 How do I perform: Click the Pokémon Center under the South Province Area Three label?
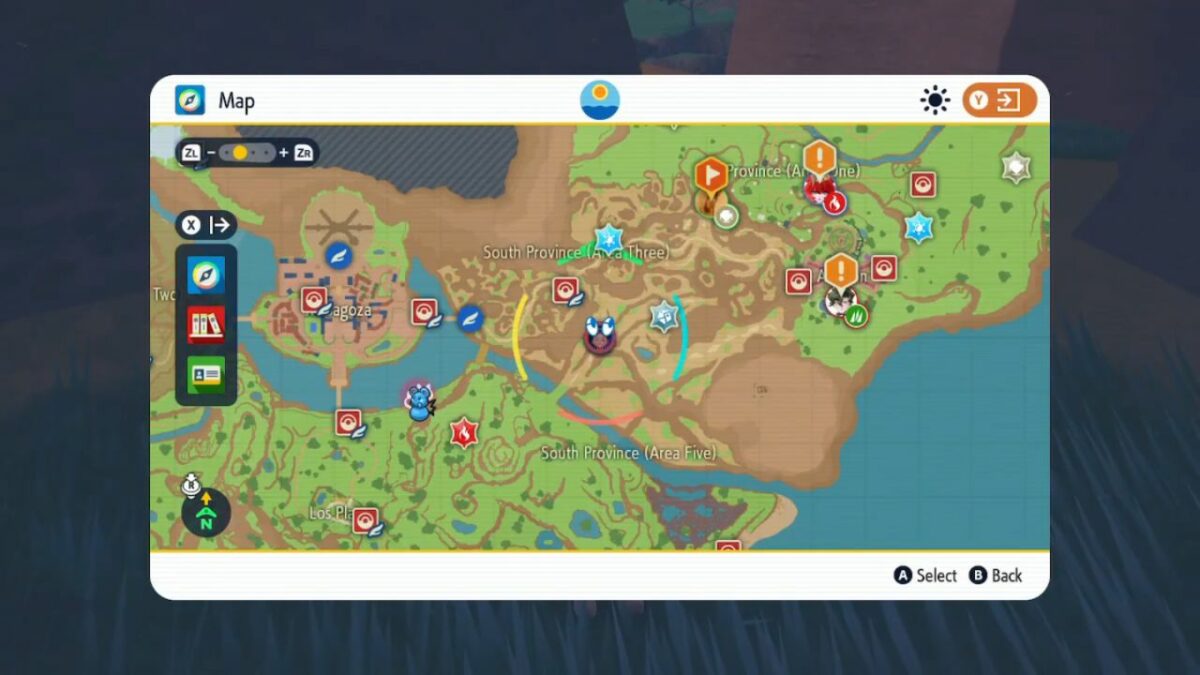coord(566,290)
